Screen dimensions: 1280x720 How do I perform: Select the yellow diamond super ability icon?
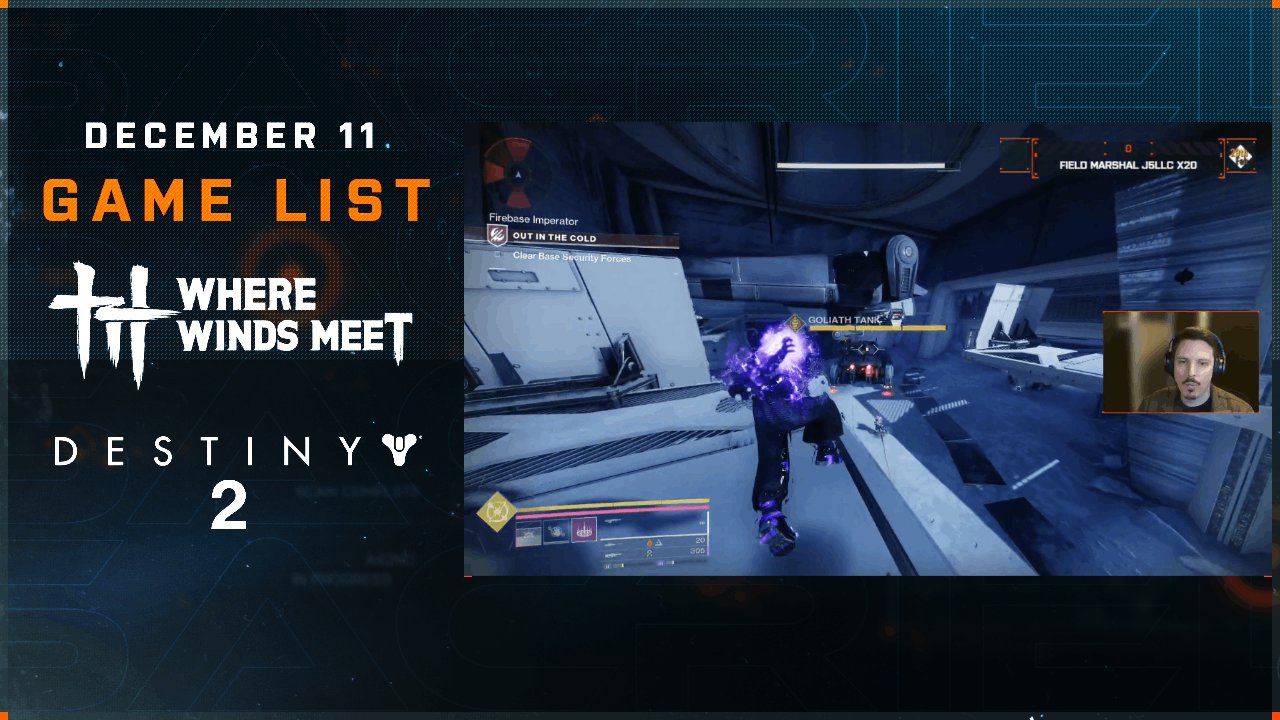click(x=495, y=512)
